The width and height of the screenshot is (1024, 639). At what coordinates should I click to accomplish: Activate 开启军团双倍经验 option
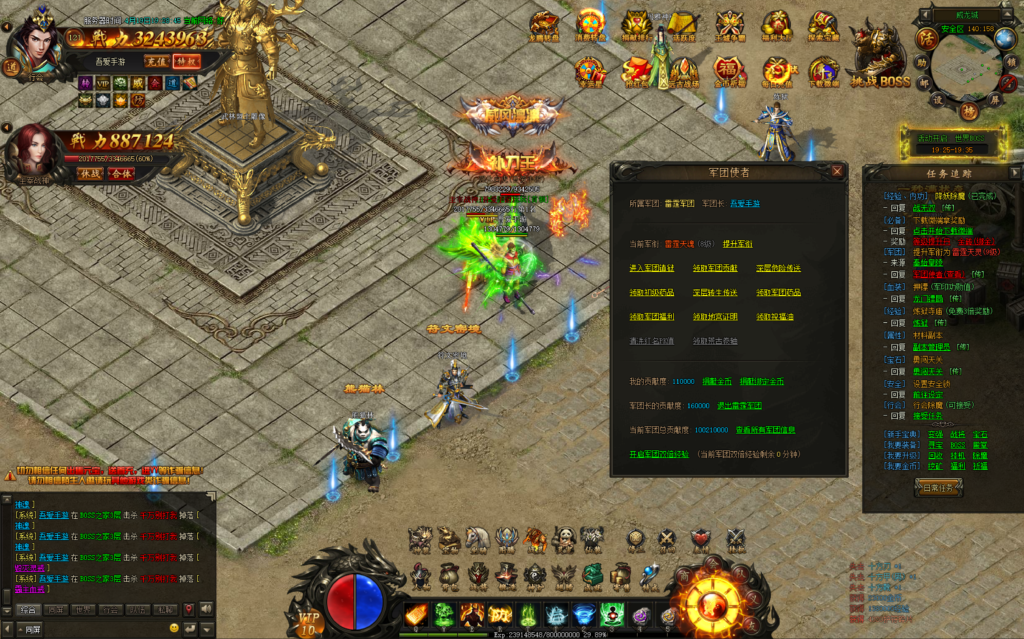[x=658, y=454]
